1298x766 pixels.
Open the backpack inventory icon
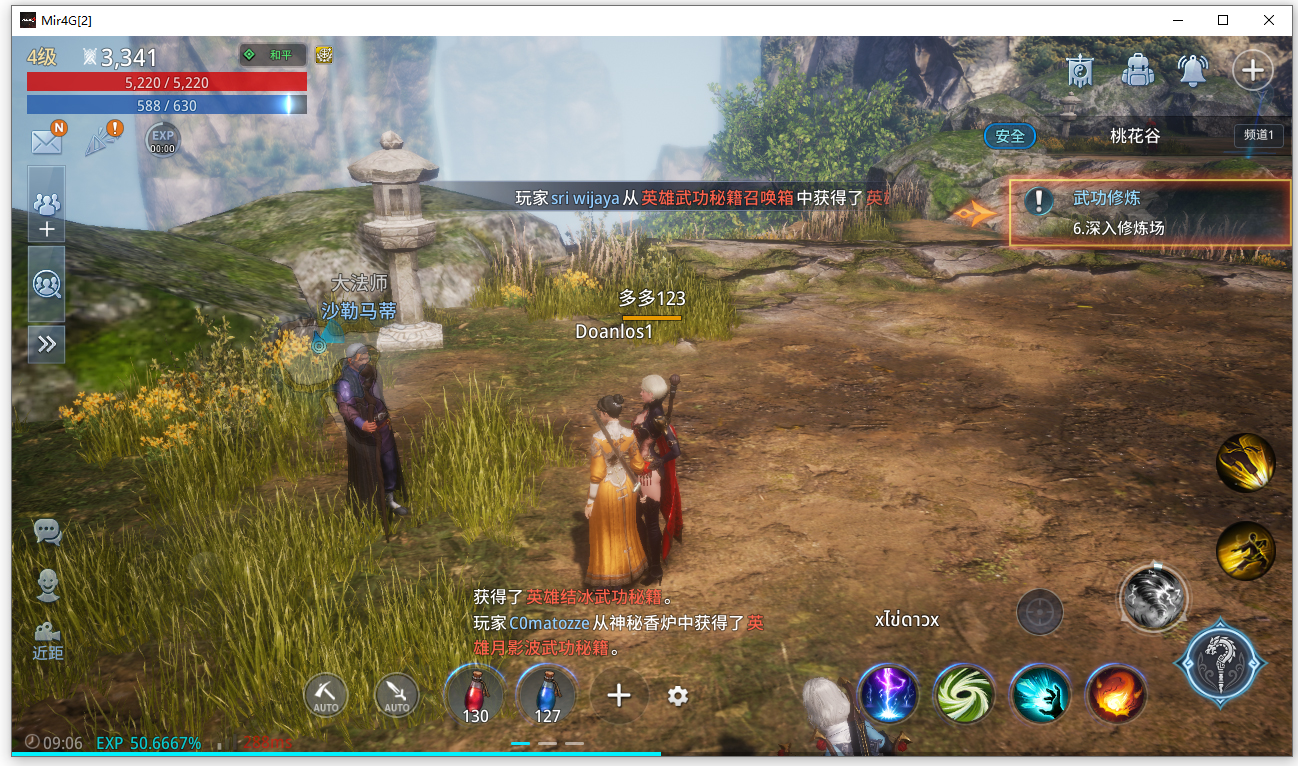click(x=1137, y=70)
